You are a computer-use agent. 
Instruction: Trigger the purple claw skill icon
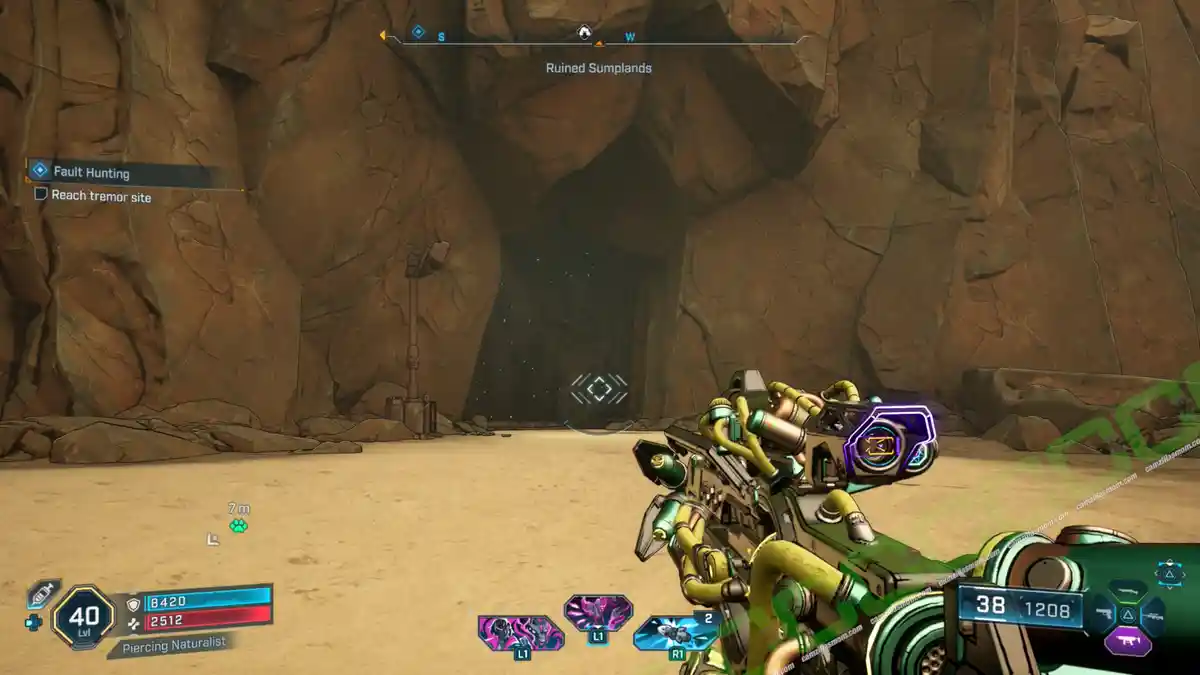pyautogui.click(x=598, y=612)
